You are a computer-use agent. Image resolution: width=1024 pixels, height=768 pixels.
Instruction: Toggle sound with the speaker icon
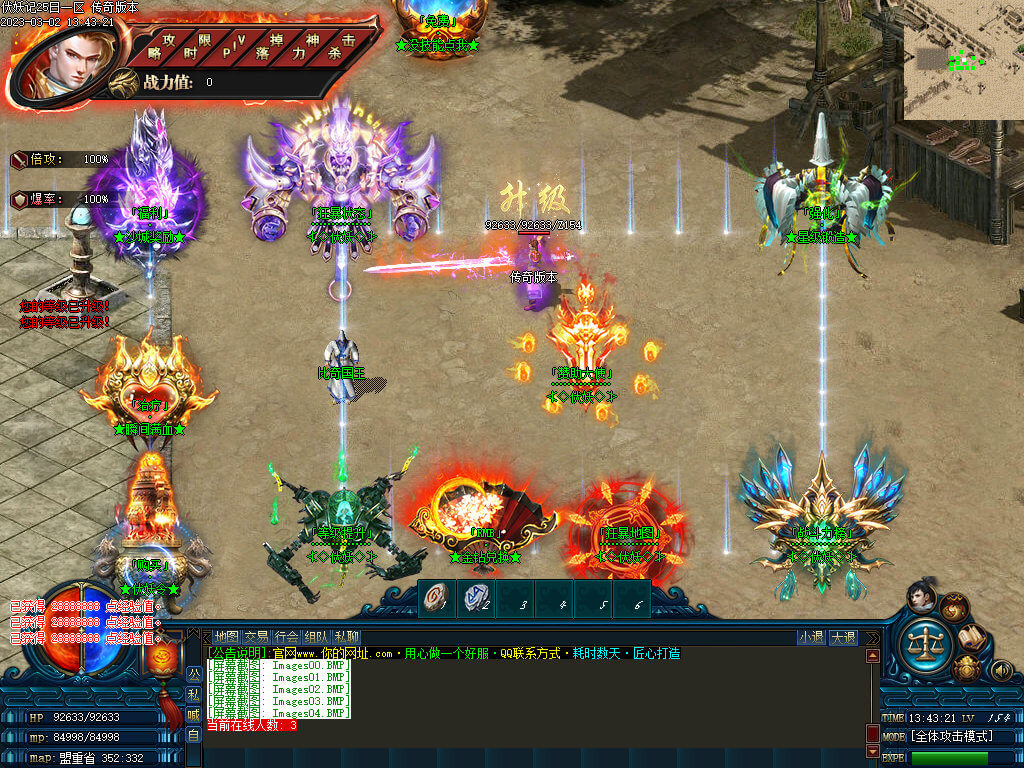coord(1001,670)
